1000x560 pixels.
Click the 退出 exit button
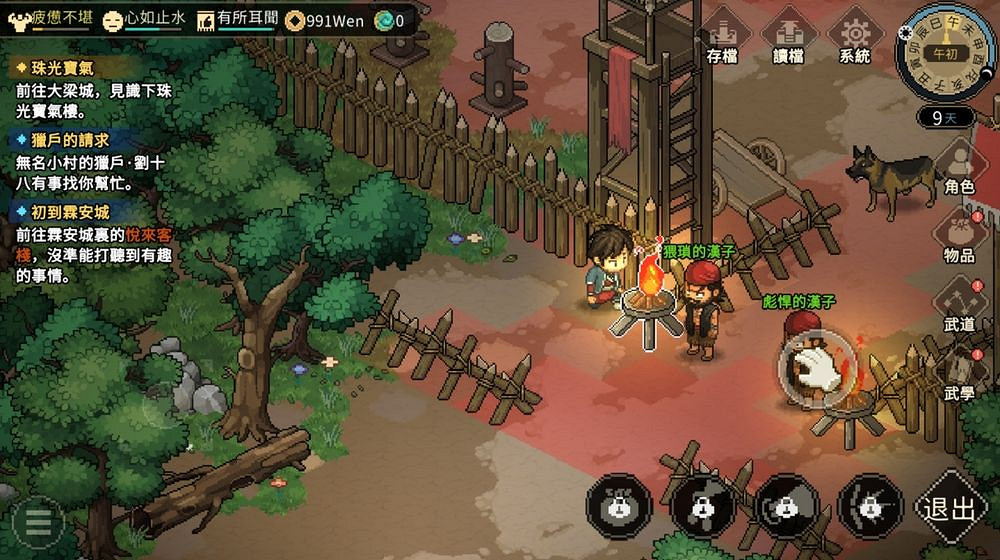[x=949, y=508]
